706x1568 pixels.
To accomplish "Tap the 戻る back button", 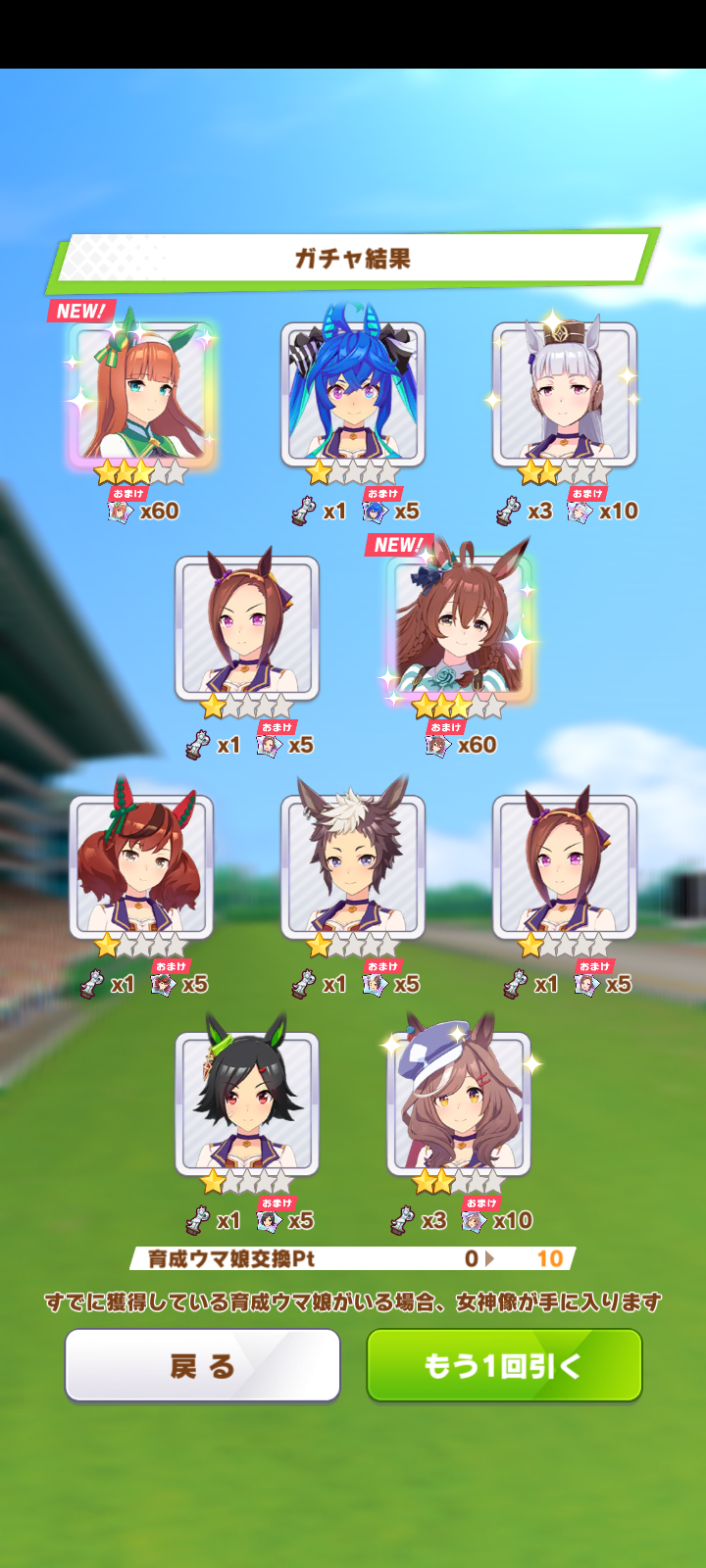I will [x=202, y=1365].
